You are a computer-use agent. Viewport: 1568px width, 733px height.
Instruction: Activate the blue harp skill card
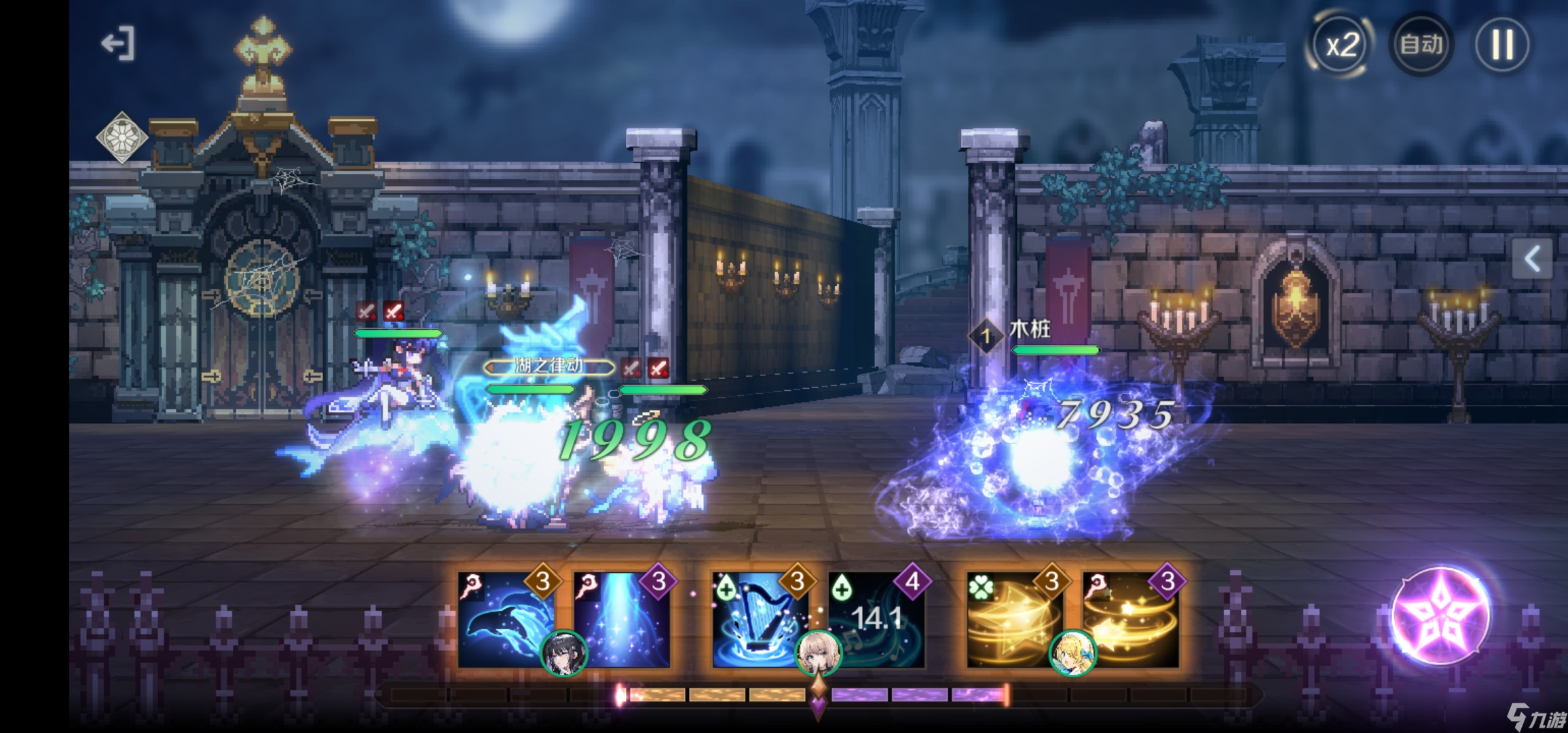[757, 614]
